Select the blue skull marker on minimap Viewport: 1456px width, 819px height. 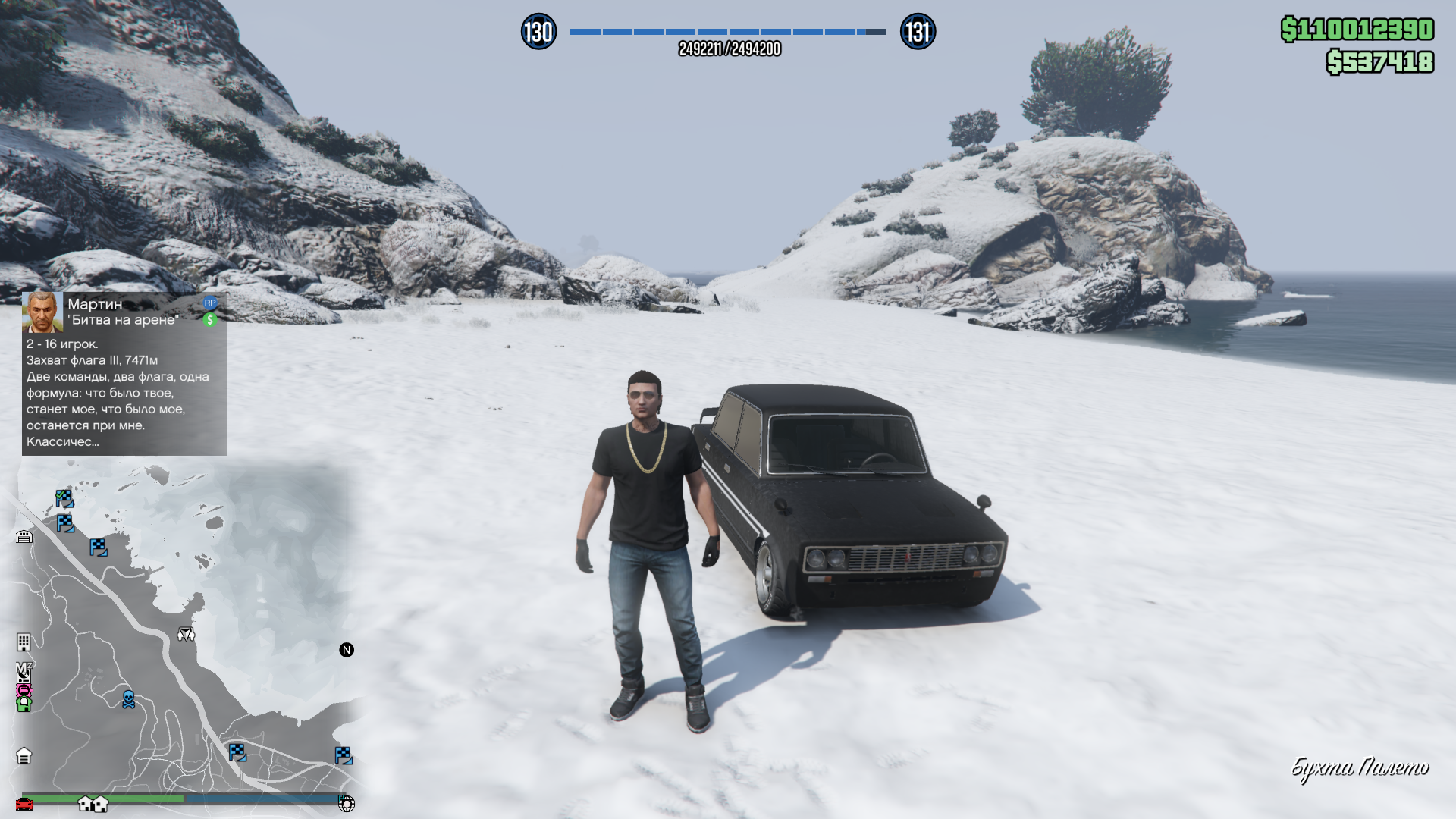click(129, 699)
